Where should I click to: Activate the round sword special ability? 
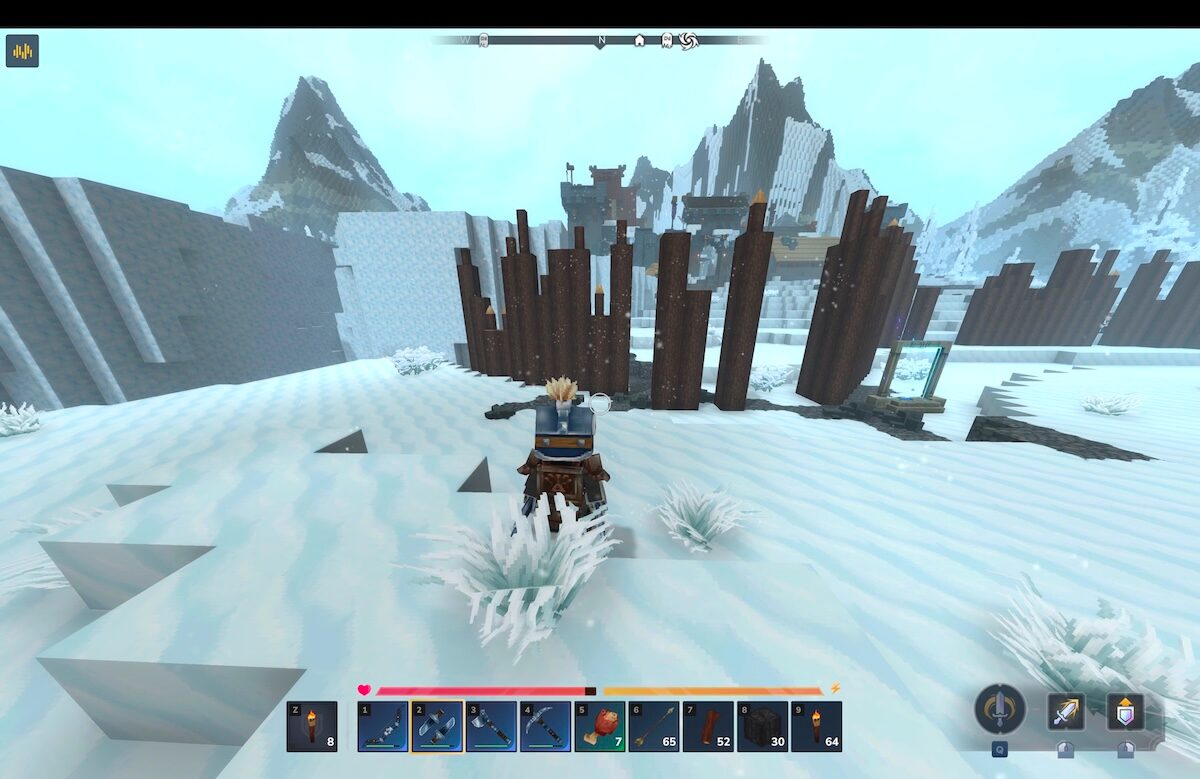click(999, 709)
